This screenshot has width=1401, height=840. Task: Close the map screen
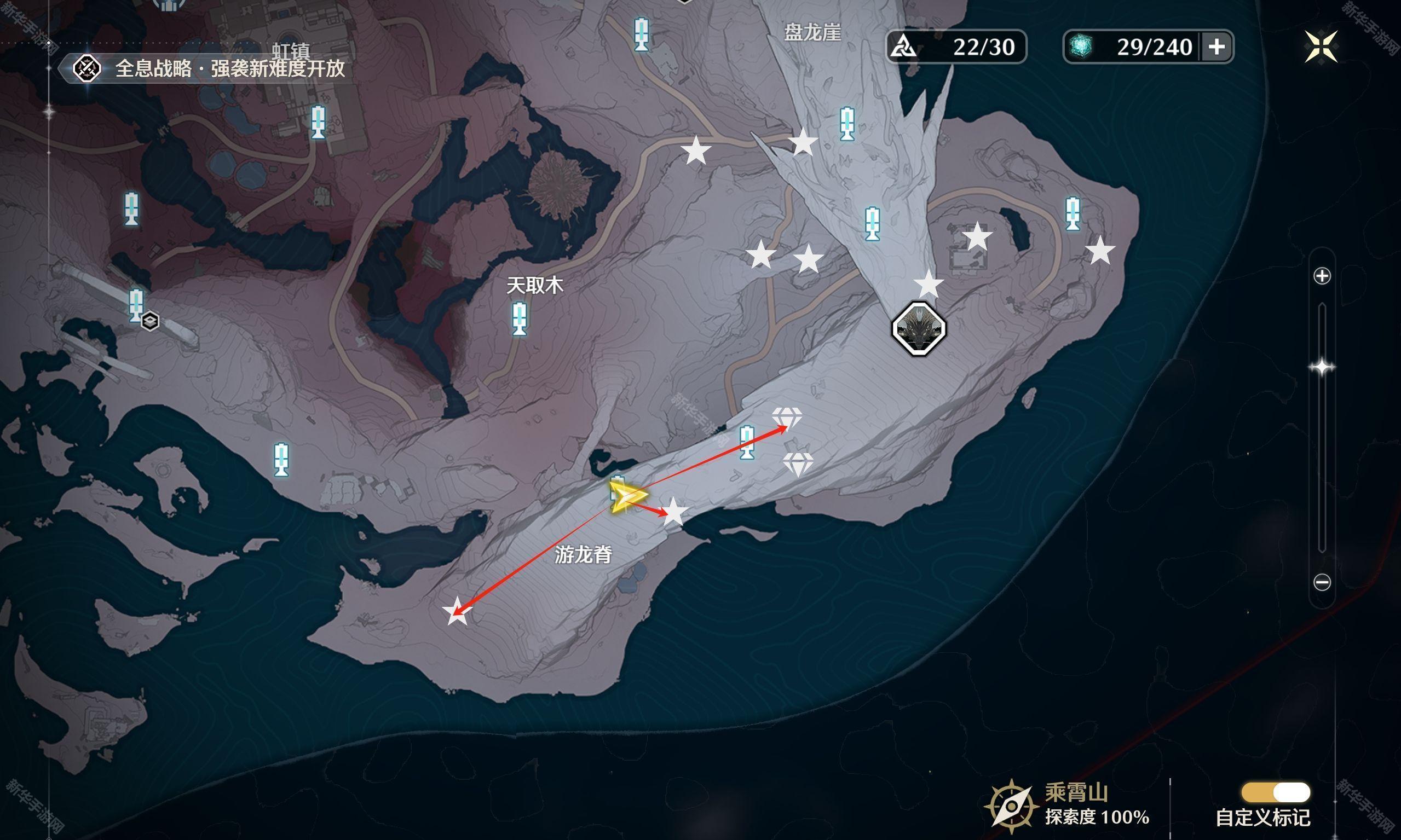1321,47
